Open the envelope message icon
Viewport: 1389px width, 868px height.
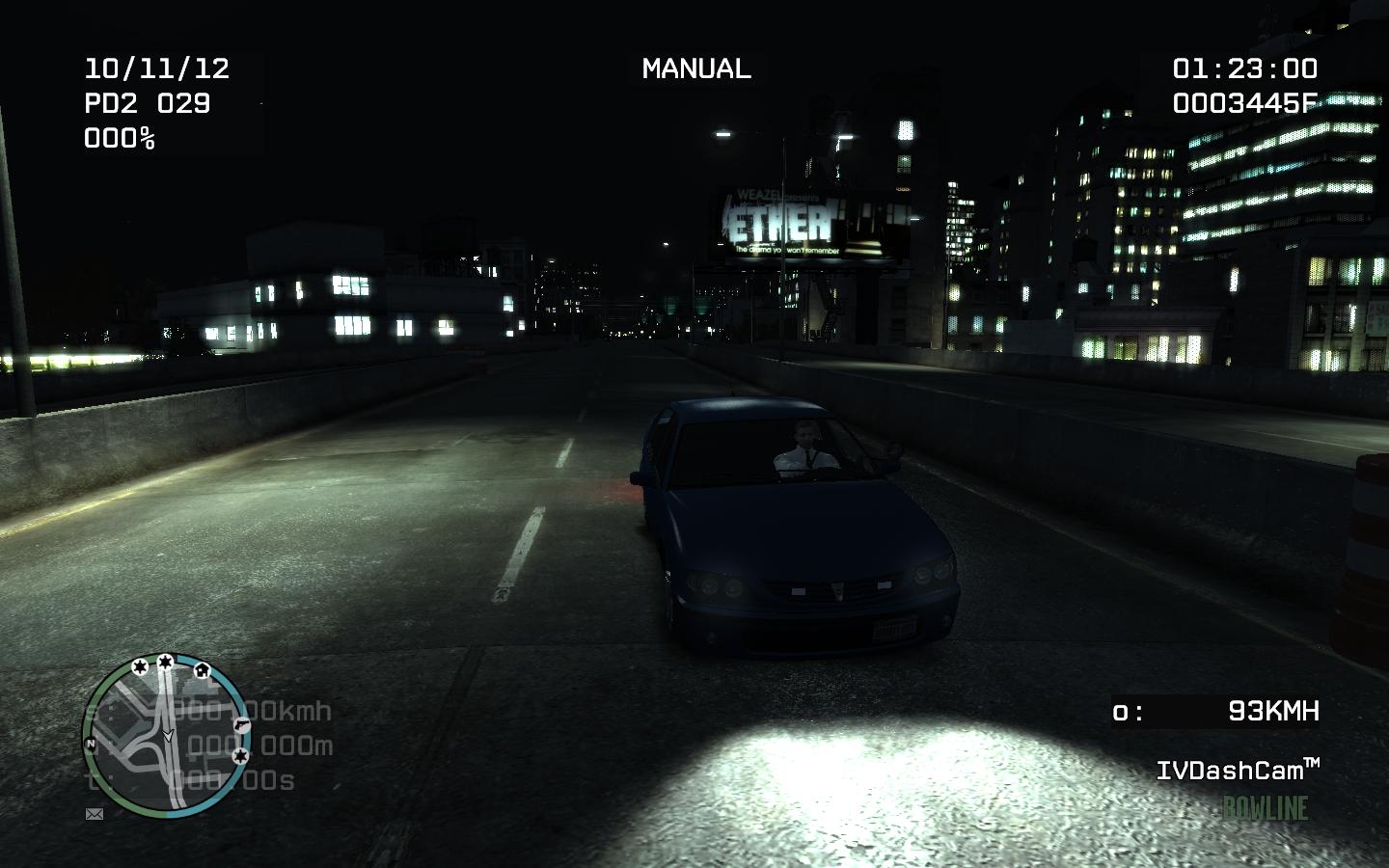tap(95, 814)
